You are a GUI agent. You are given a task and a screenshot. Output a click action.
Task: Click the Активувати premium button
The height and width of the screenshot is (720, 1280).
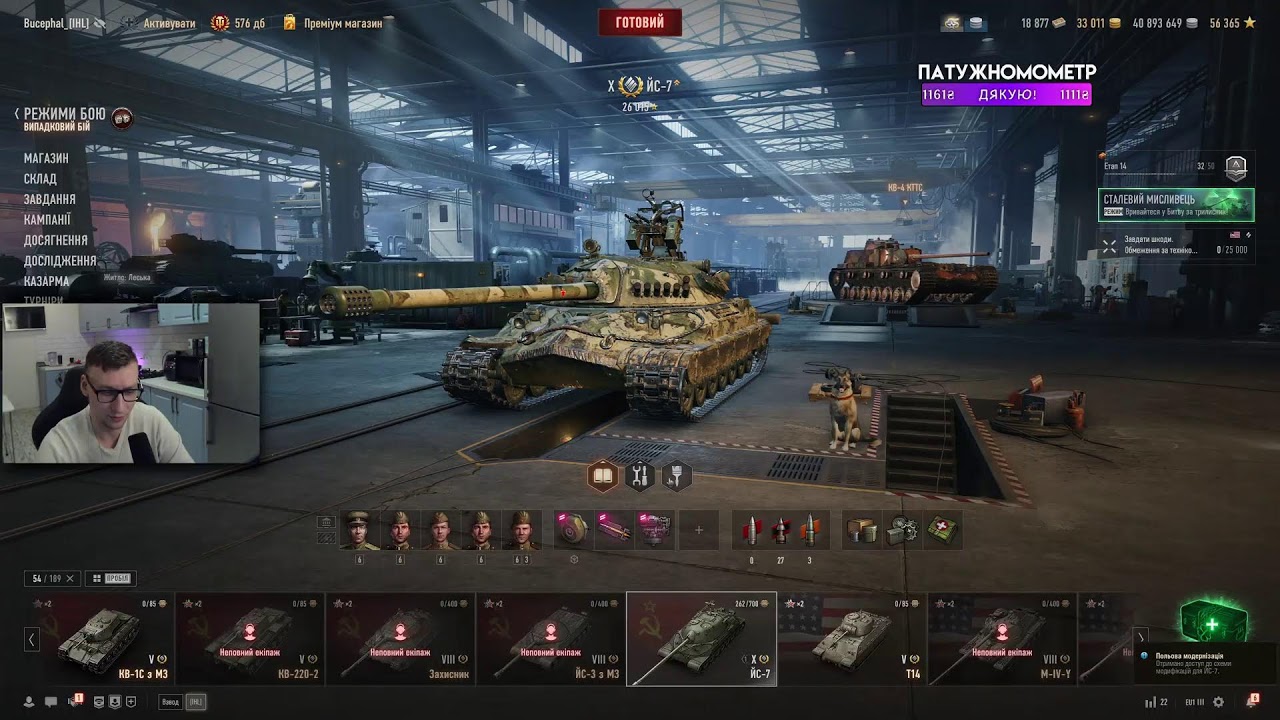[x=158, y=23]
